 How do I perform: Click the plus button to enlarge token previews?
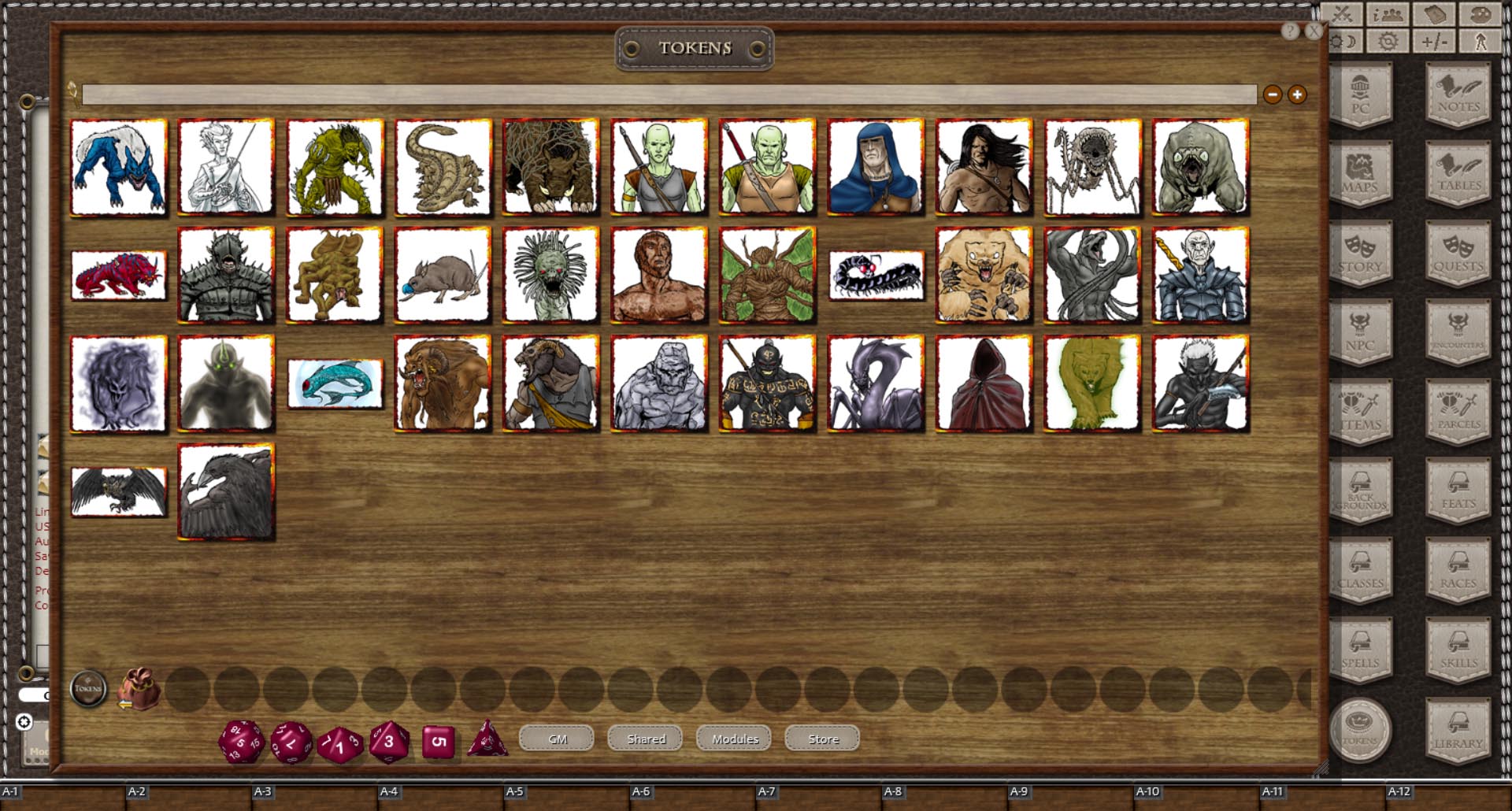(1295, 94)
